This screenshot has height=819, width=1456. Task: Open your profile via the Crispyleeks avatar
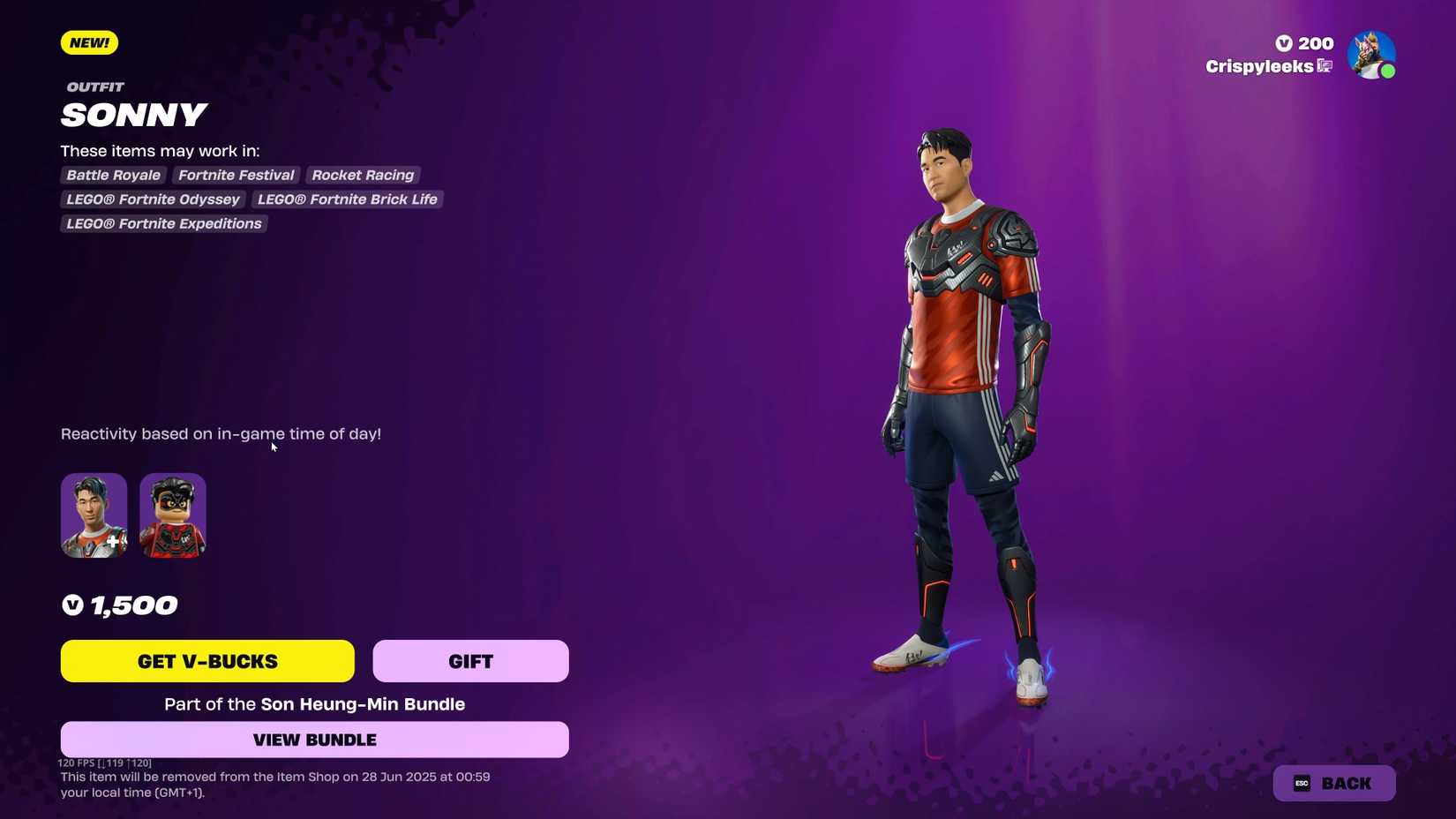(1373, 55)
